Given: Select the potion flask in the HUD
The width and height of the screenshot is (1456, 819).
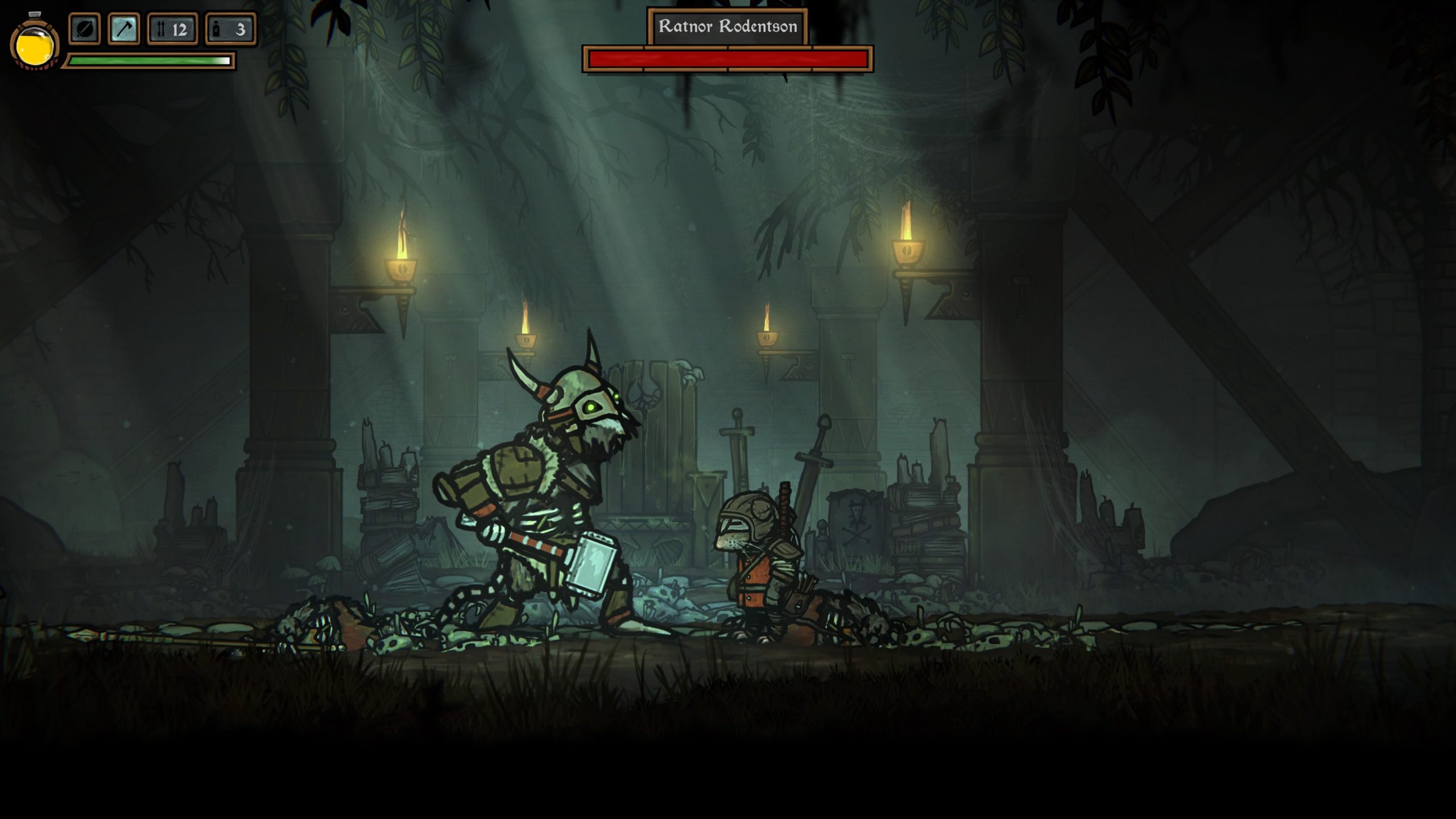Looking at the screenshot, I should click(x=34, y=47).
